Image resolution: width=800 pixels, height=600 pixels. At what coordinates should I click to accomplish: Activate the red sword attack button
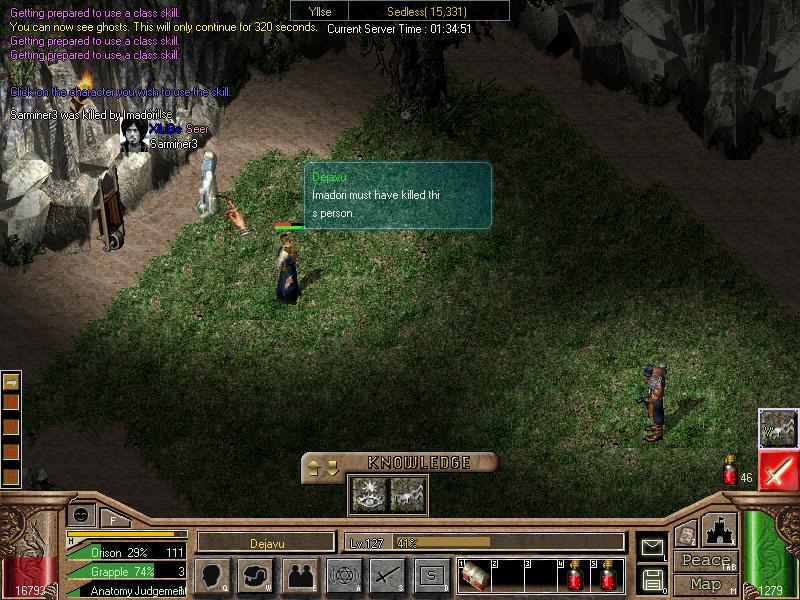[778, 471]
